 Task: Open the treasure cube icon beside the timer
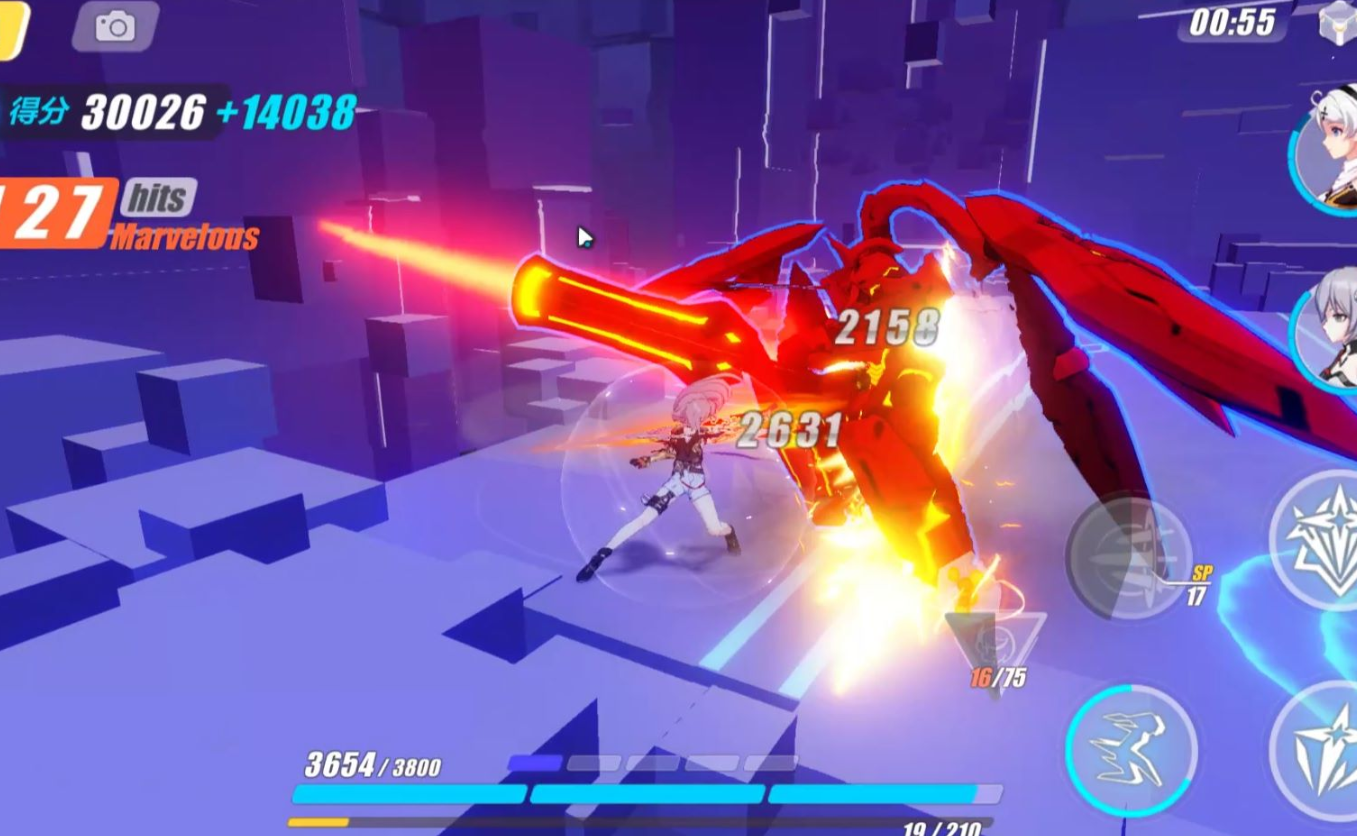pyautogui.click(x=1337, y=22)
